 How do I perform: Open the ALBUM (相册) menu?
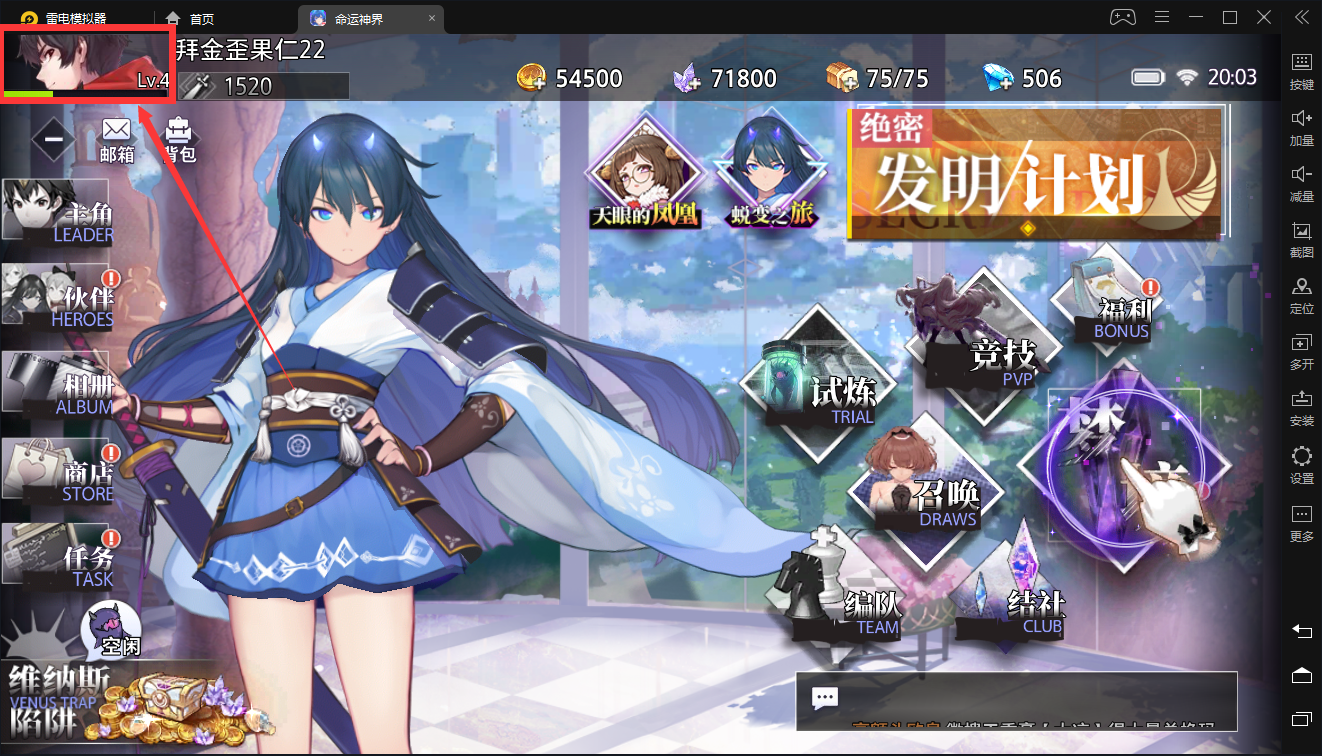[x=58, y=384]
